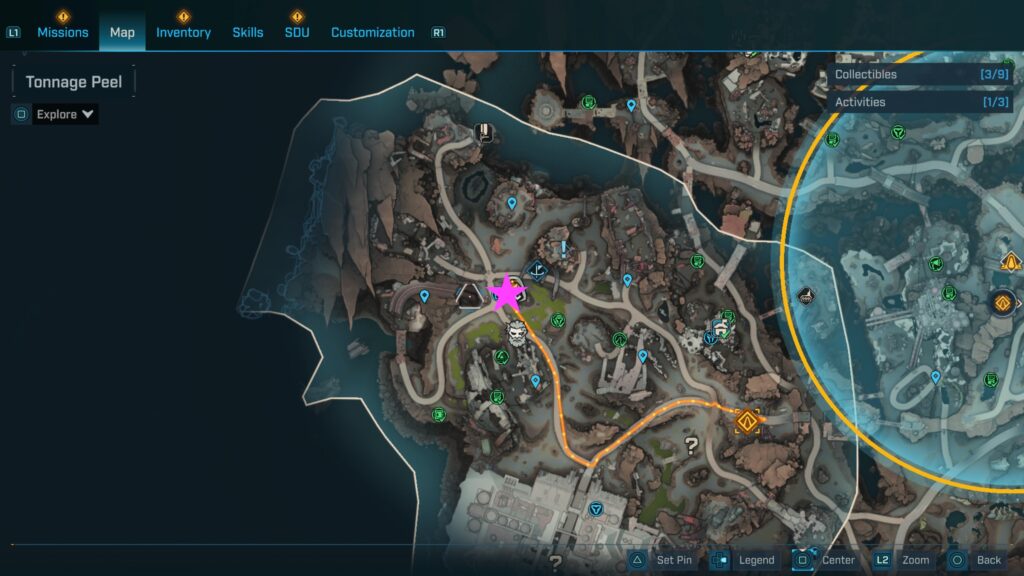Image resolution: width=1024 pixels, height=576 pixels.
Task: Open the SDU tab
Action: coord(297,32)
